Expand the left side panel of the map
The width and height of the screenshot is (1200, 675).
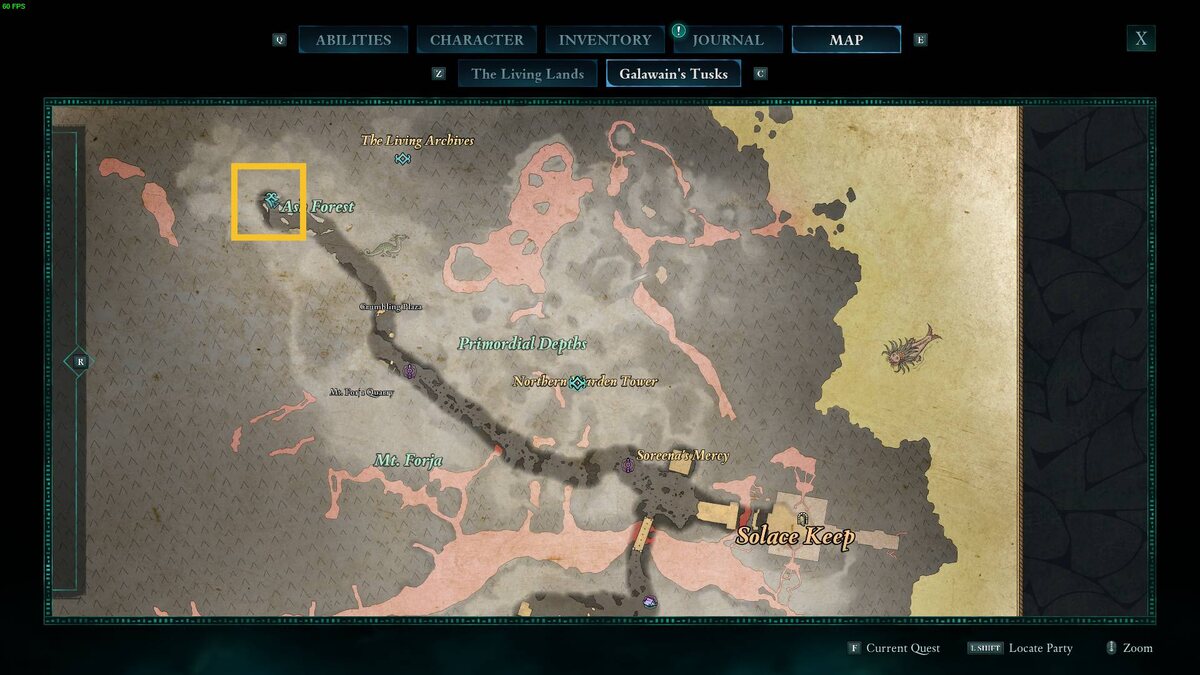pyautogui.click(x=78, y=361)
